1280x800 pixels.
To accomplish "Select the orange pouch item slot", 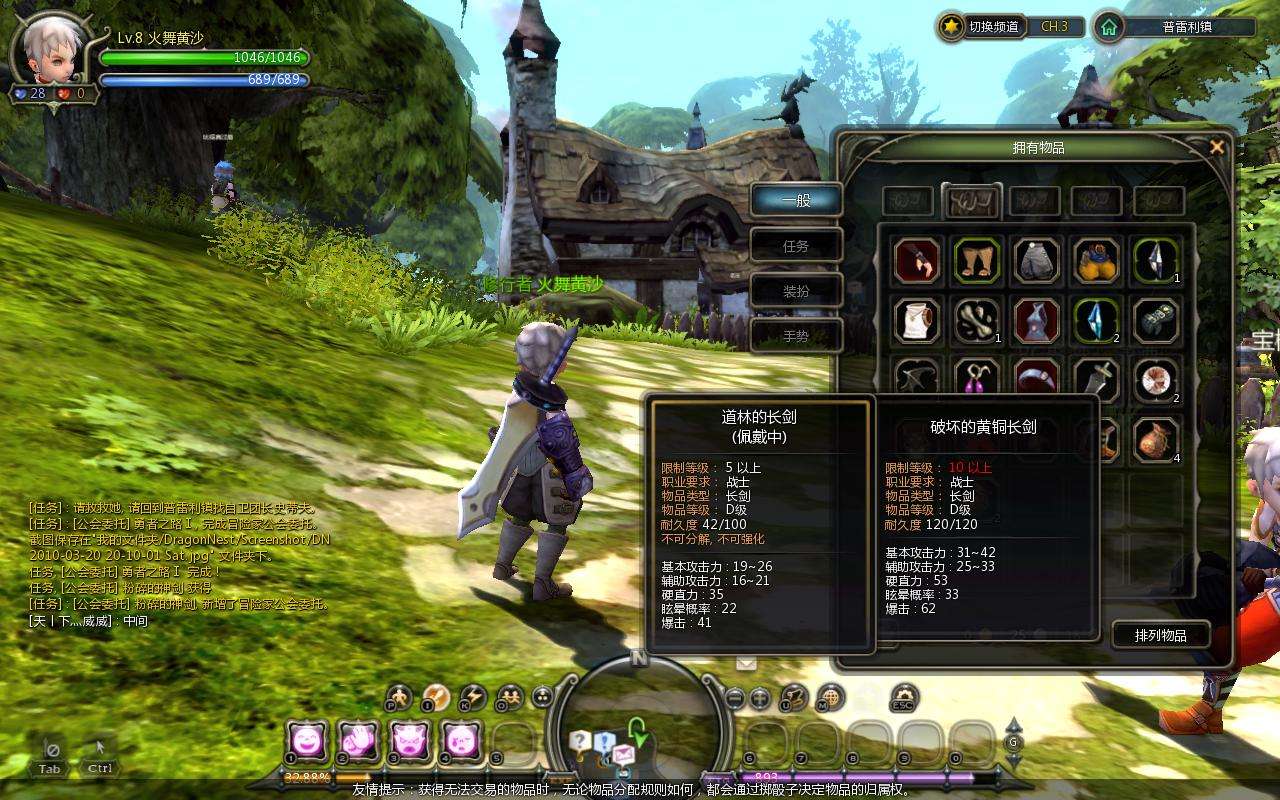I will coord(1156,439).
